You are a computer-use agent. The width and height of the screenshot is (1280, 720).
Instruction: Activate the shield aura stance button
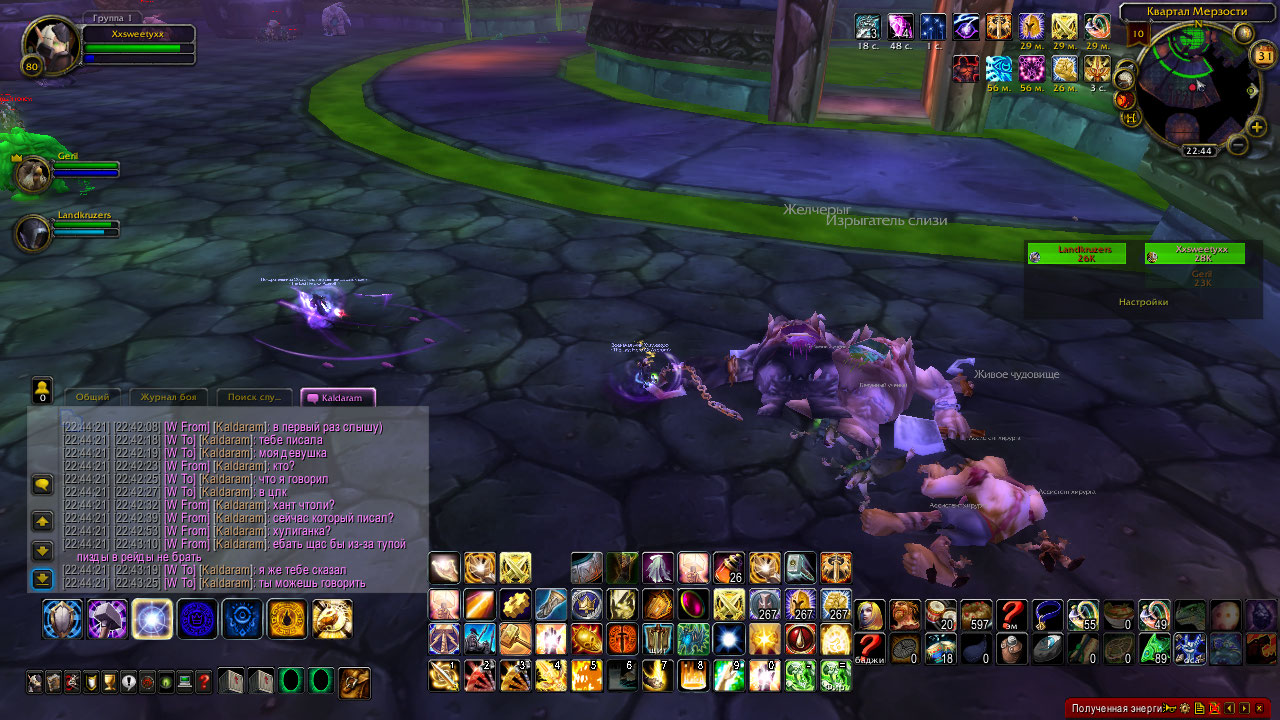62,619
